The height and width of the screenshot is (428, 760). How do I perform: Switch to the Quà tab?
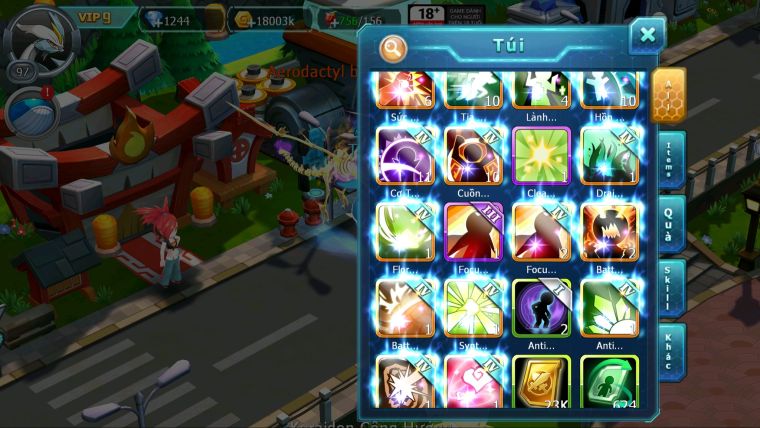pyautogui.click(x=669, y=224)
